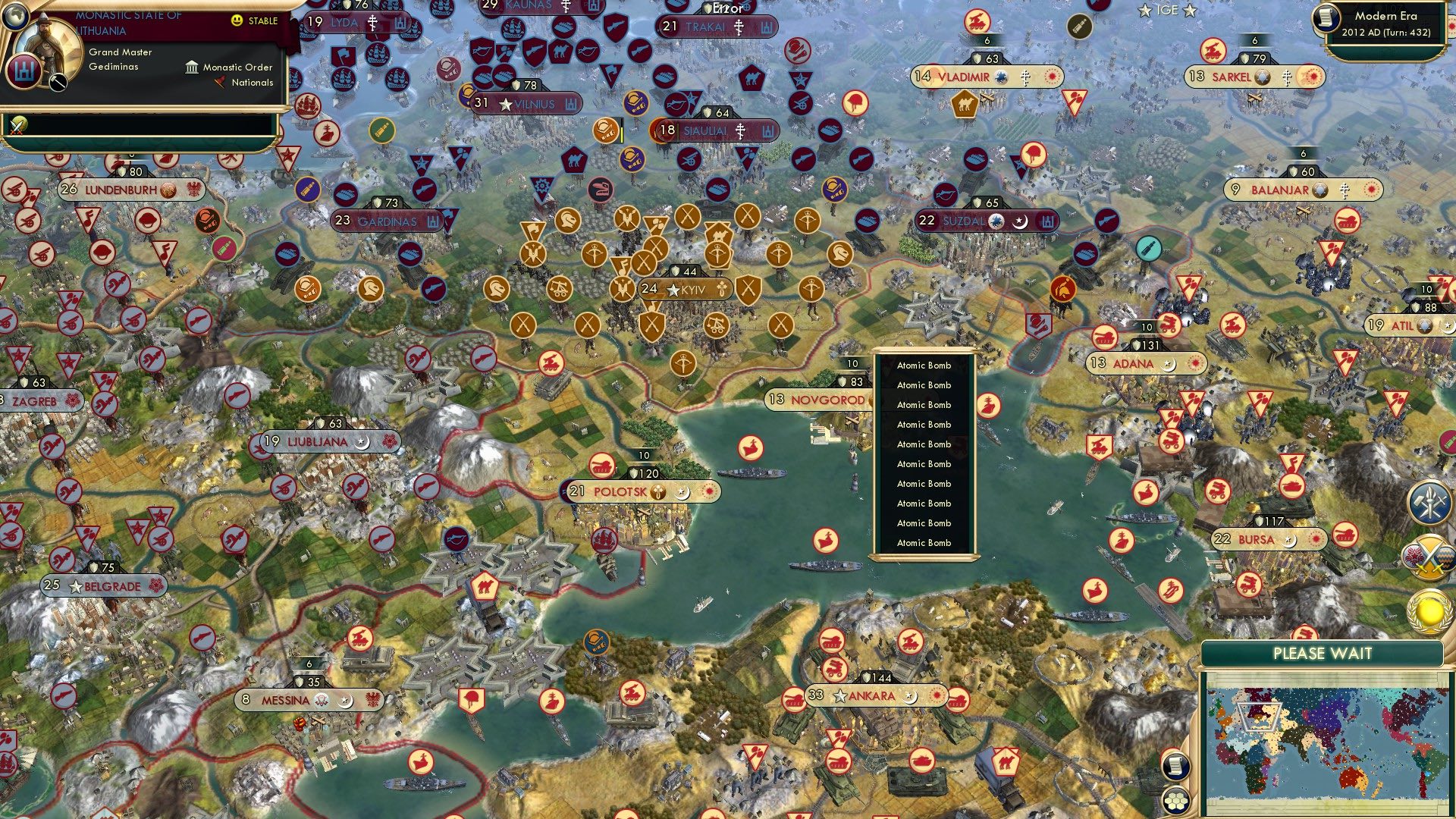The image size is (1456, 819).
Task: Click the notification scroll icon beside the minimap
Action: [1175, 766]
